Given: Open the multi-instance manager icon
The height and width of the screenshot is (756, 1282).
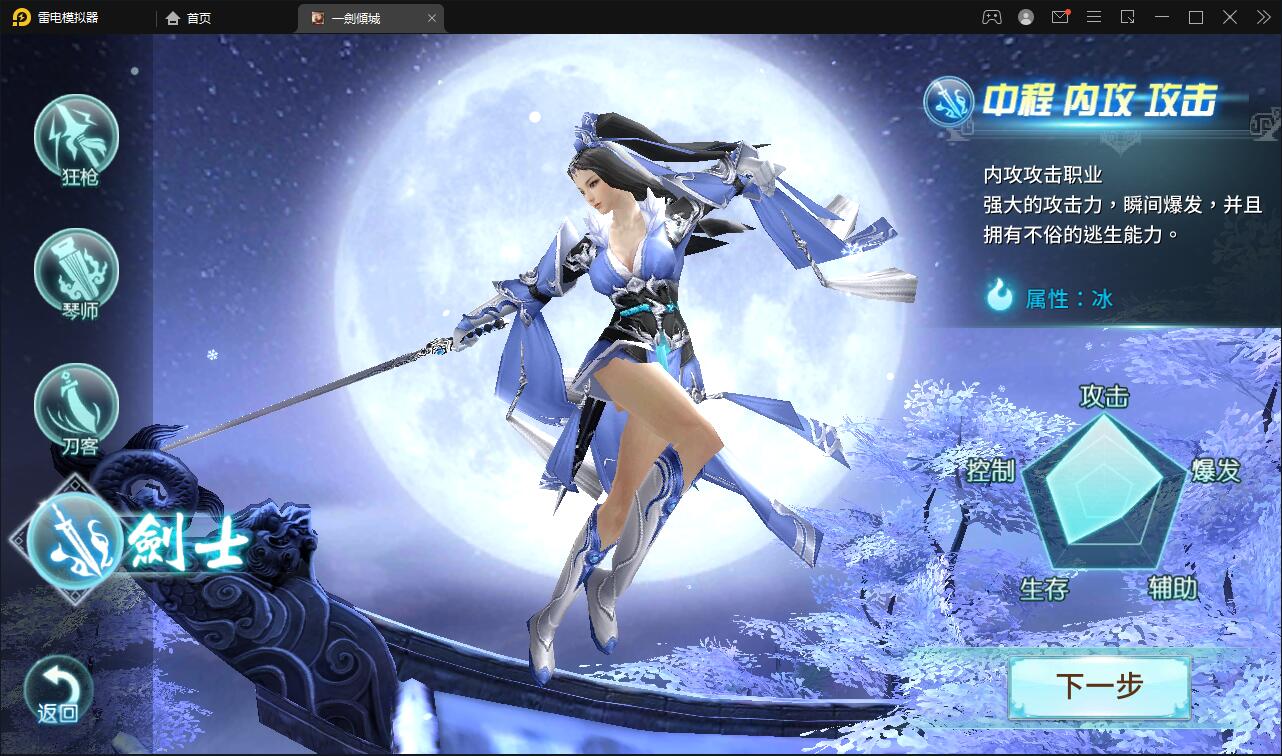Looking at the screenshot, I should click(1128, 17).
